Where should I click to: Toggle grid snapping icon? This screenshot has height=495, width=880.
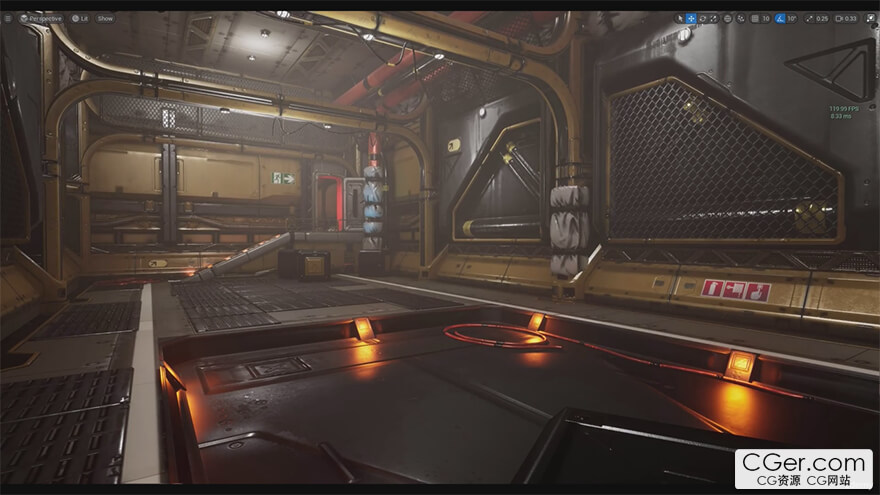pyautogui.click(x=753, y=18)
